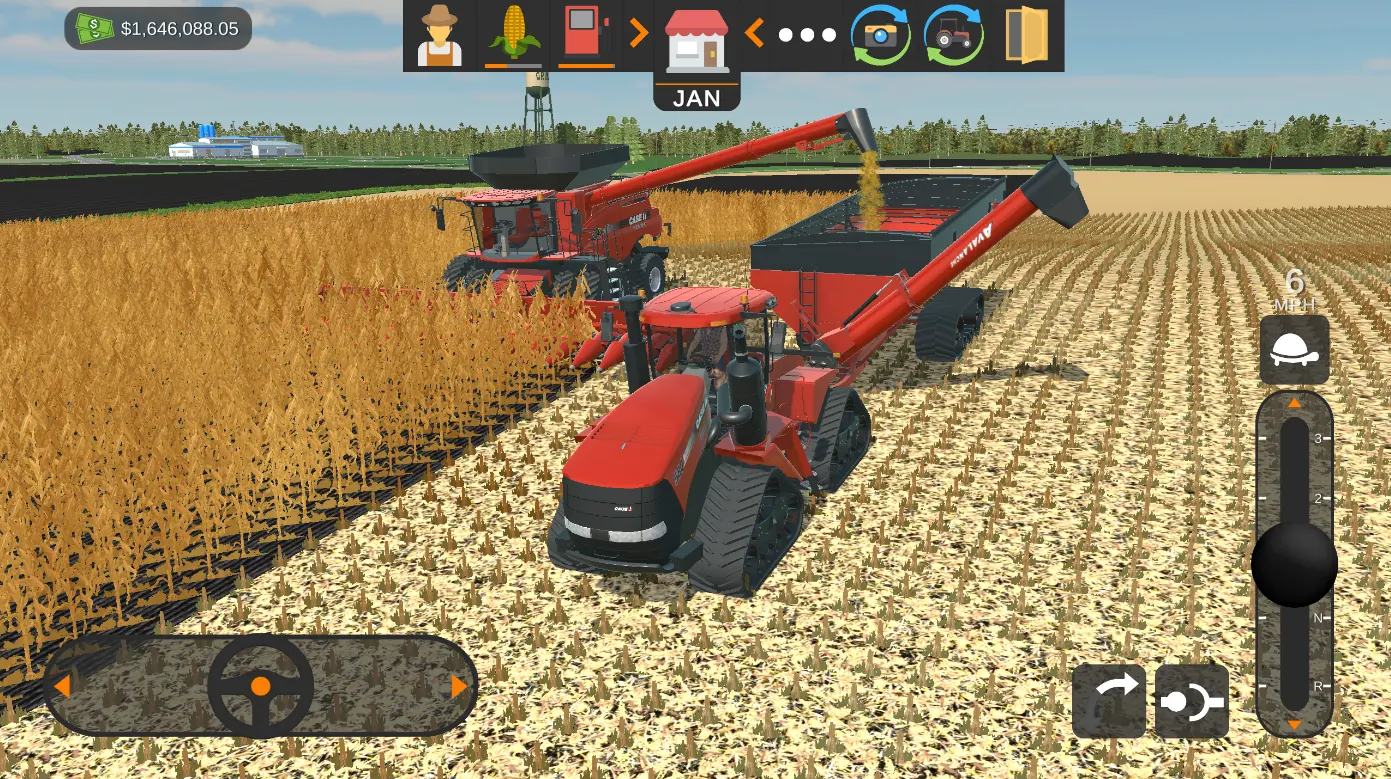Switch vehicles using the tractor cycle icon
This screenshot has height=779, width=1391.
[x=952, y=35]
